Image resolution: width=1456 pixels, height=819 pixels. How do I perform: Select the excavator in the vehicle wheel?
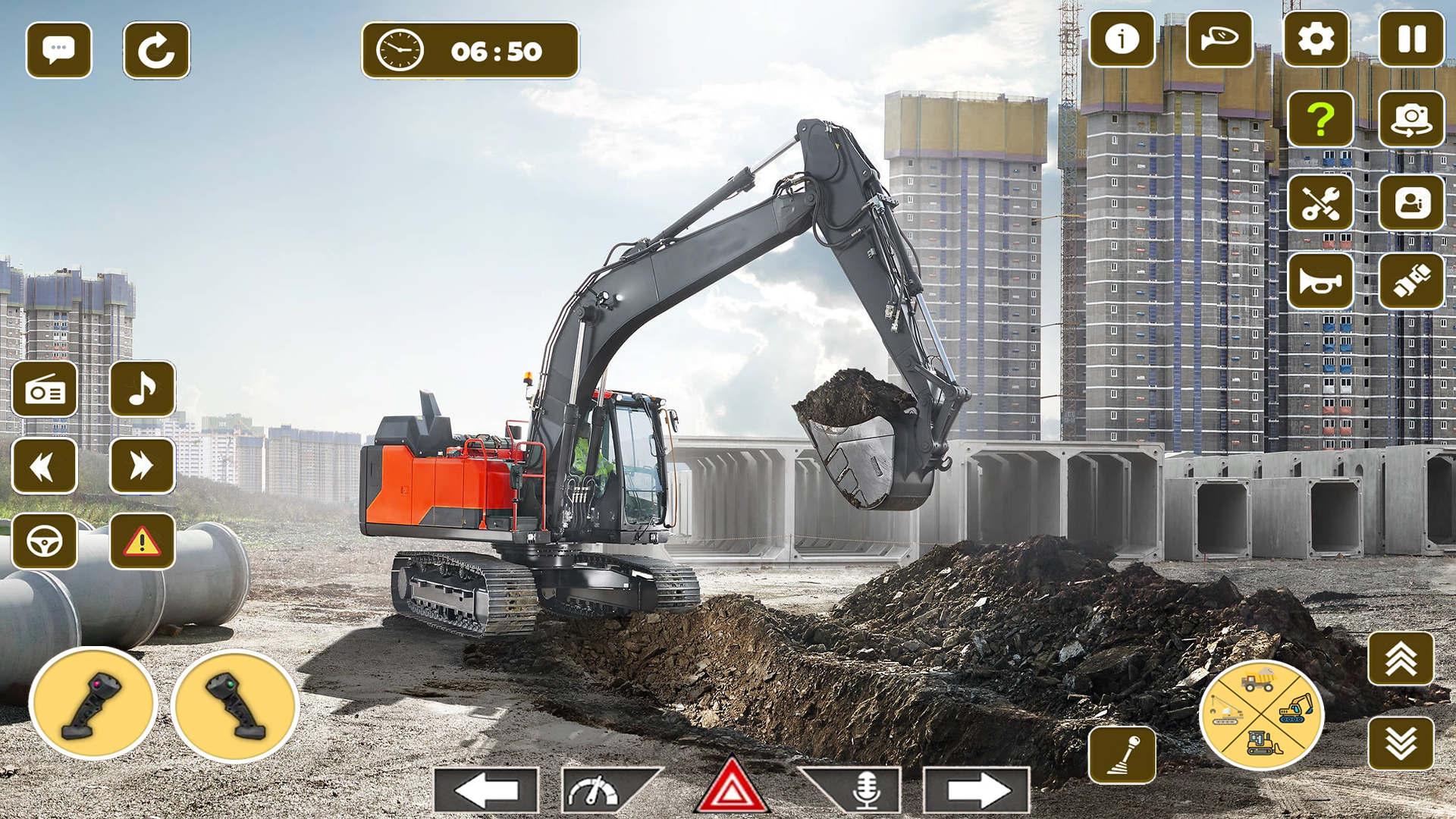point(1294,709)
